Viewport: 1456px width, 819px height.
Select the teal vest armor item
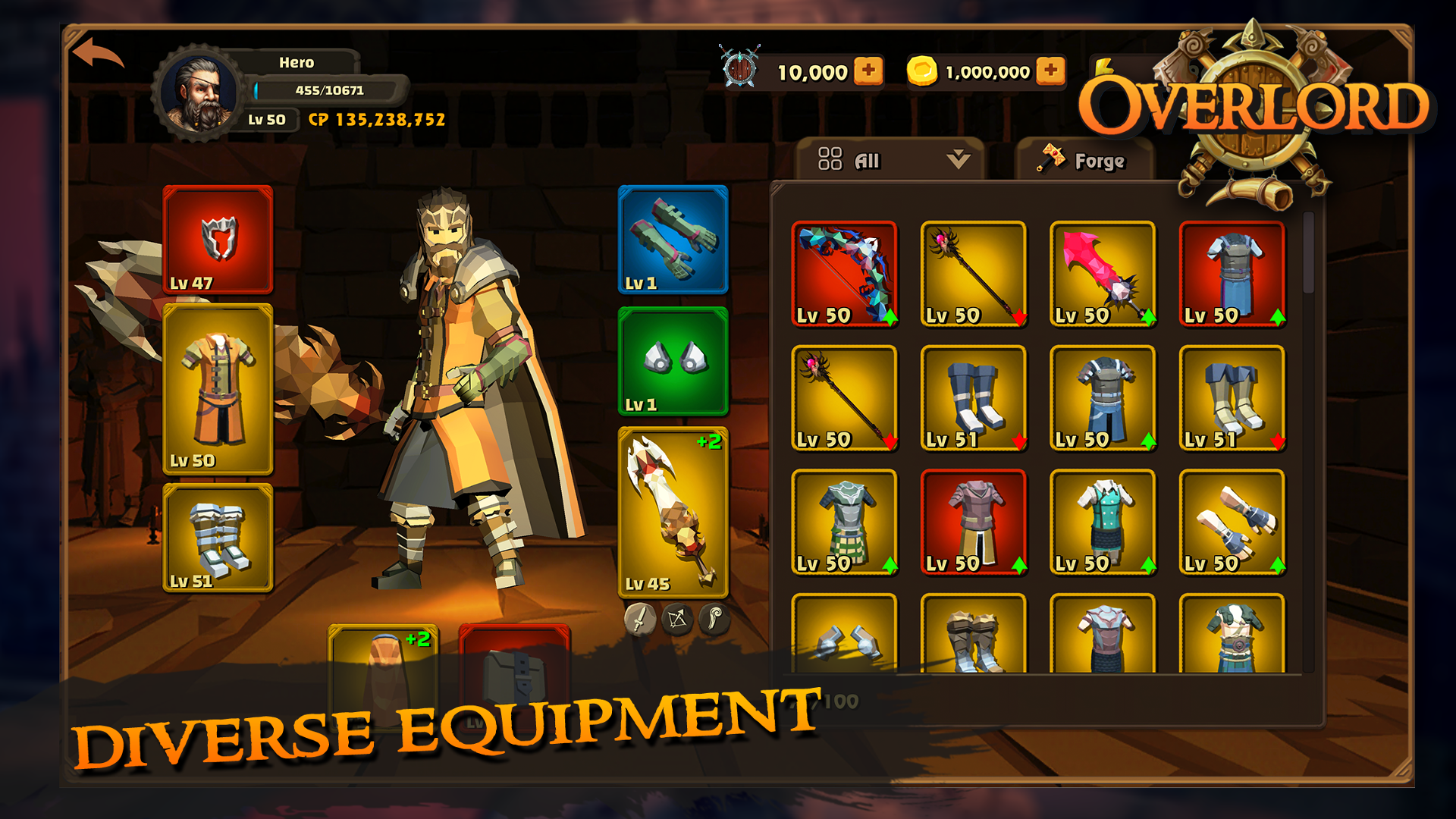pos(1103,522)
